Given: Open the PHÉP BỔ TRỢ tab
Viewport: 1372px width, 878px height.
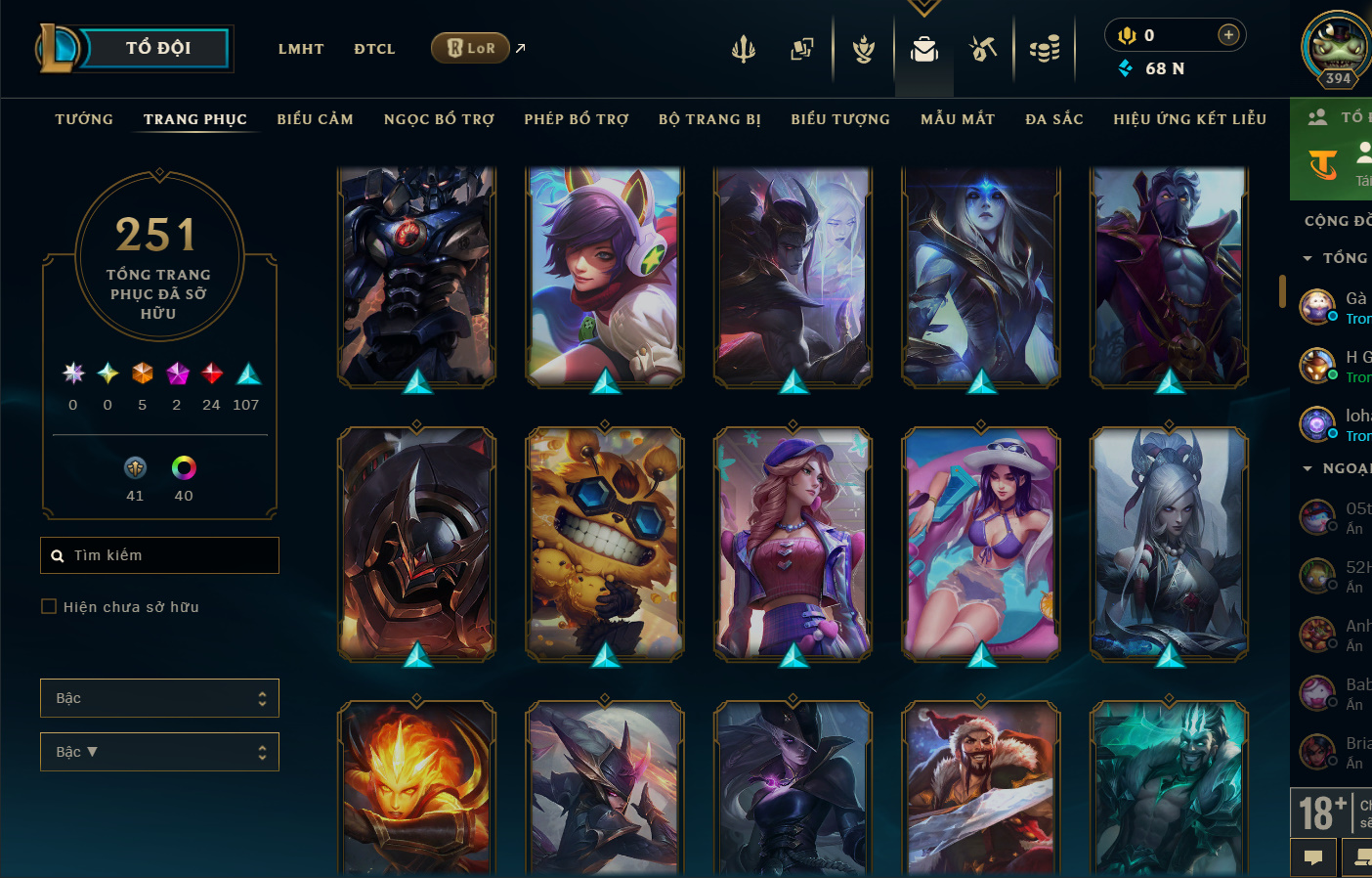Looking at the screenshot, I should 577,119.
